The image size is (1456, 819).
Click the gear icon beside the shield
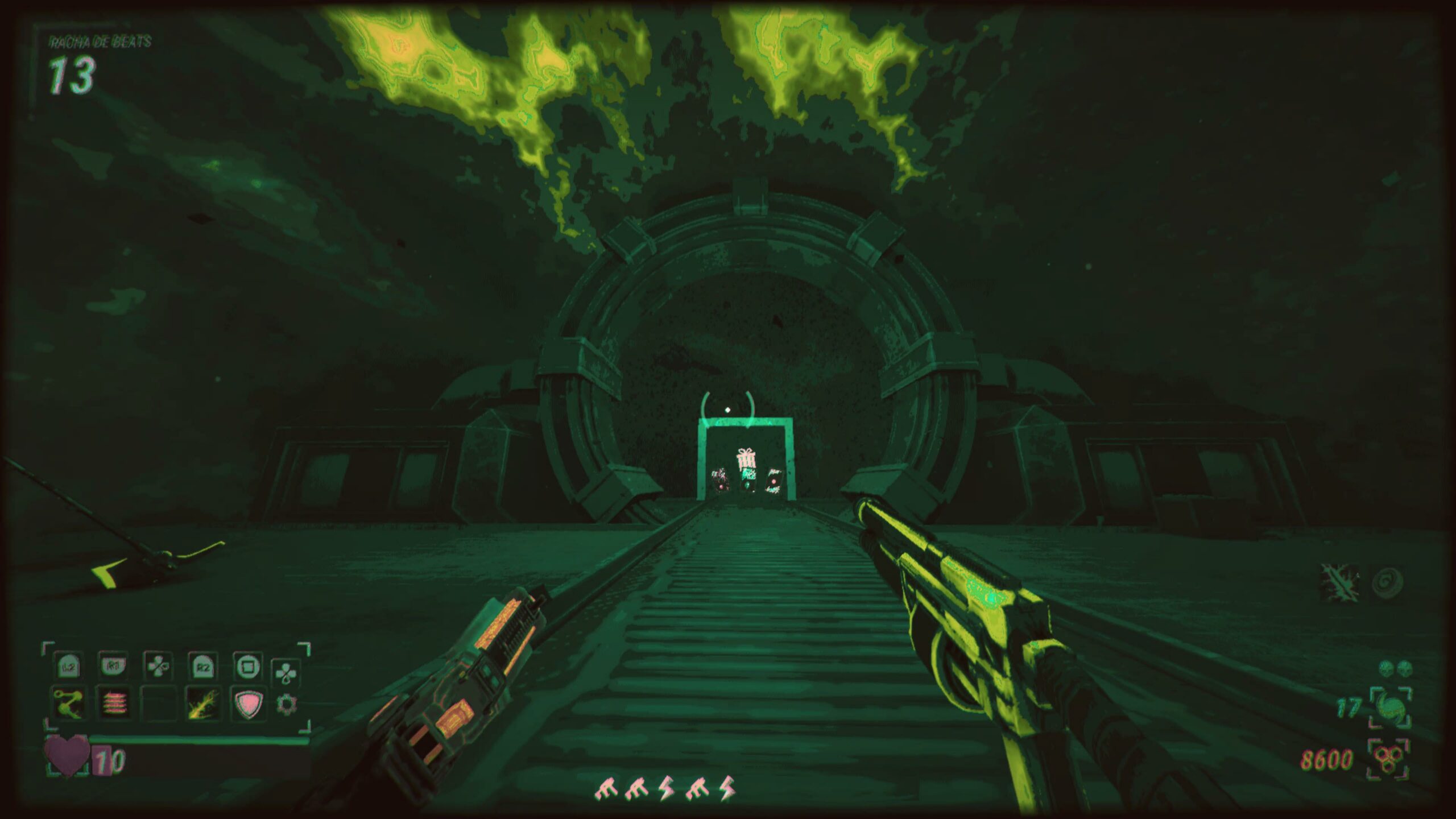click(x=286, y=705)
